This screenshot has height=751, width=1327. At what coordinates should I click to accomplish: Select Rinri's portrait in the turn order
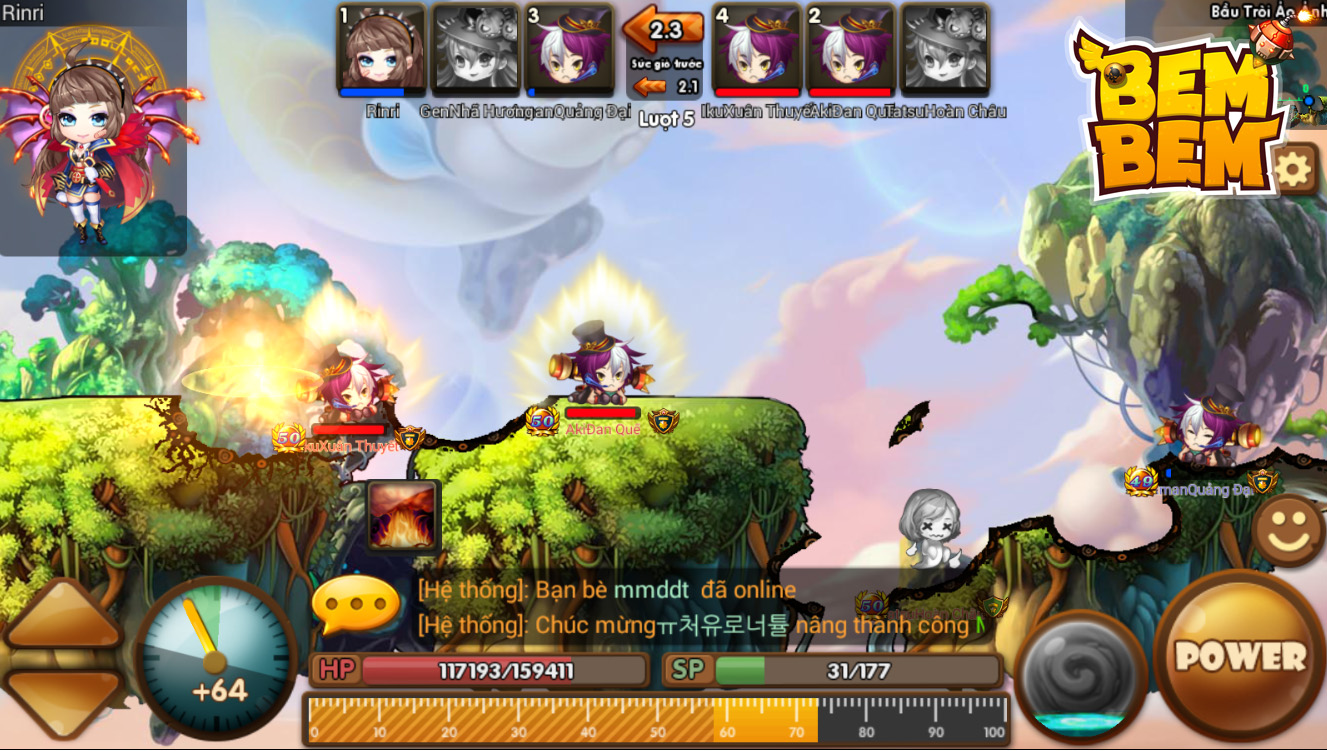[x=381, y=50]
